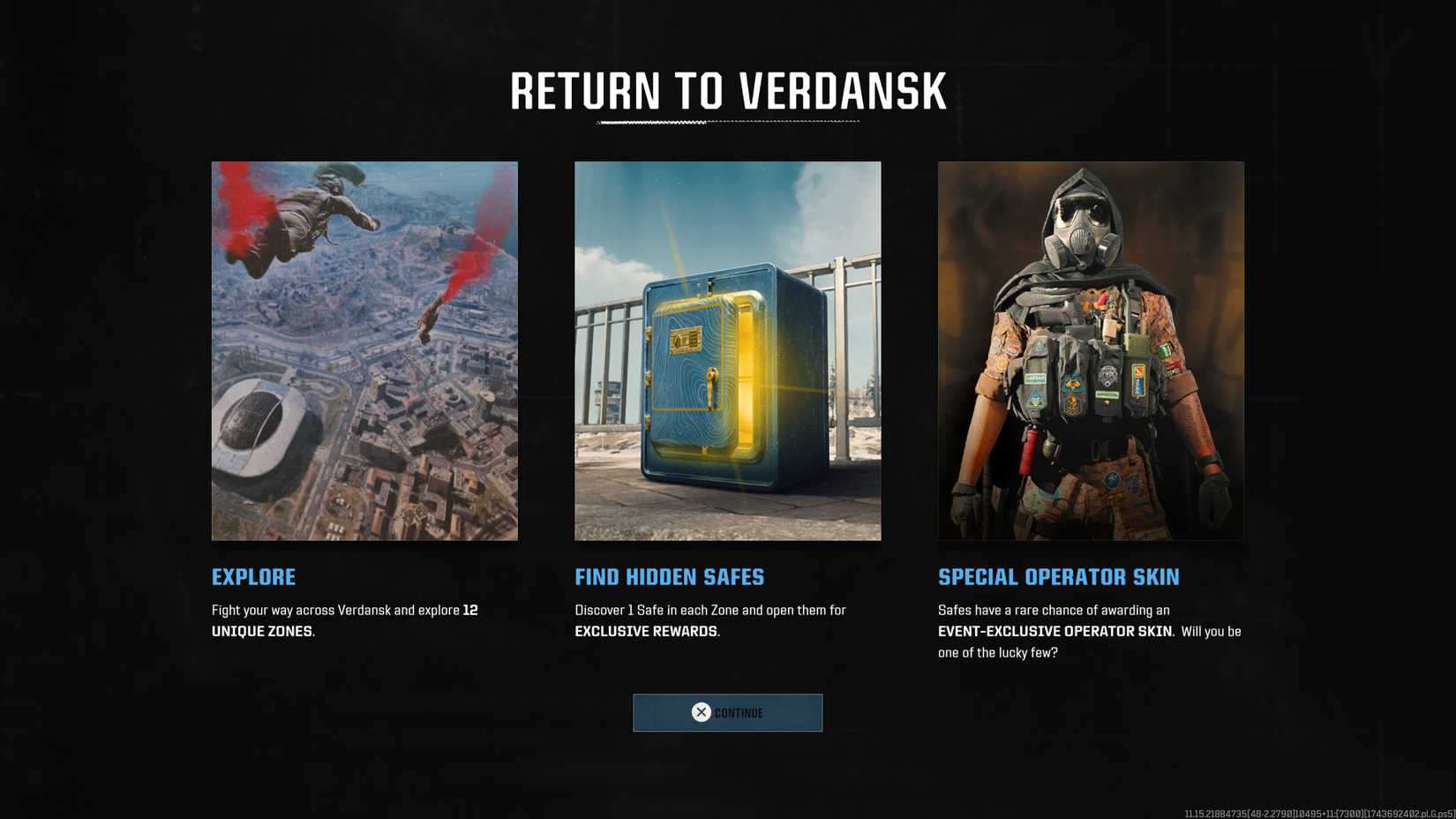
Task: Click the RETURN TO VERDANSK title
Action: [727, 89]
